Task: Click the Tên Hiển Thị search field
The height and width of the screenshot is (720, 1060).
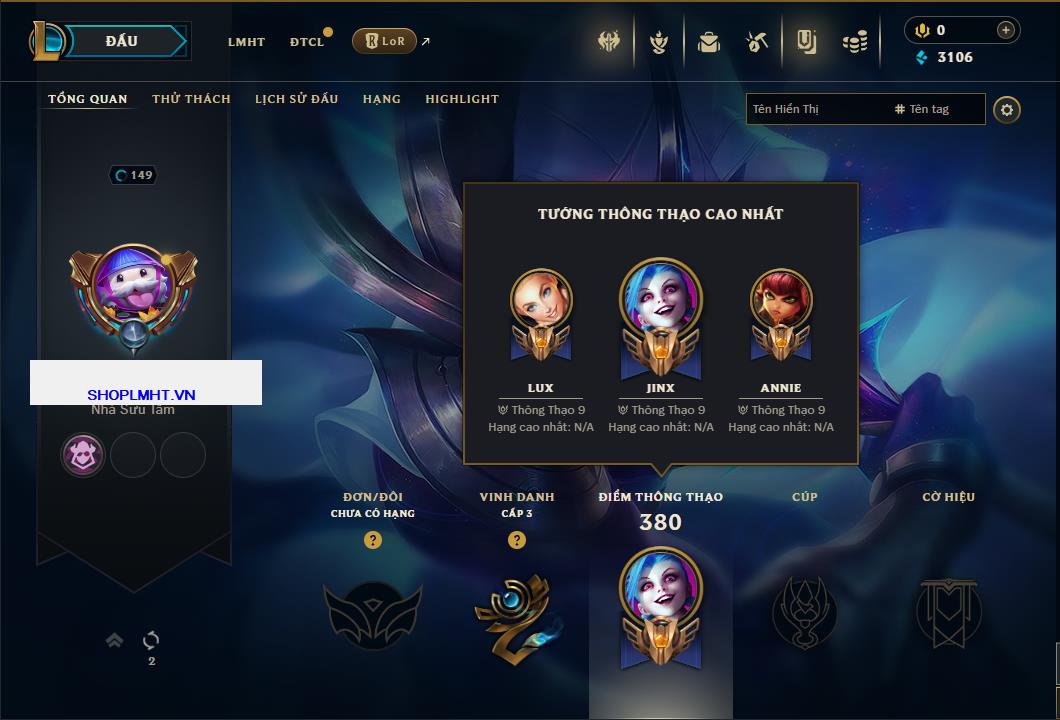Action: (x=815, y=109)
